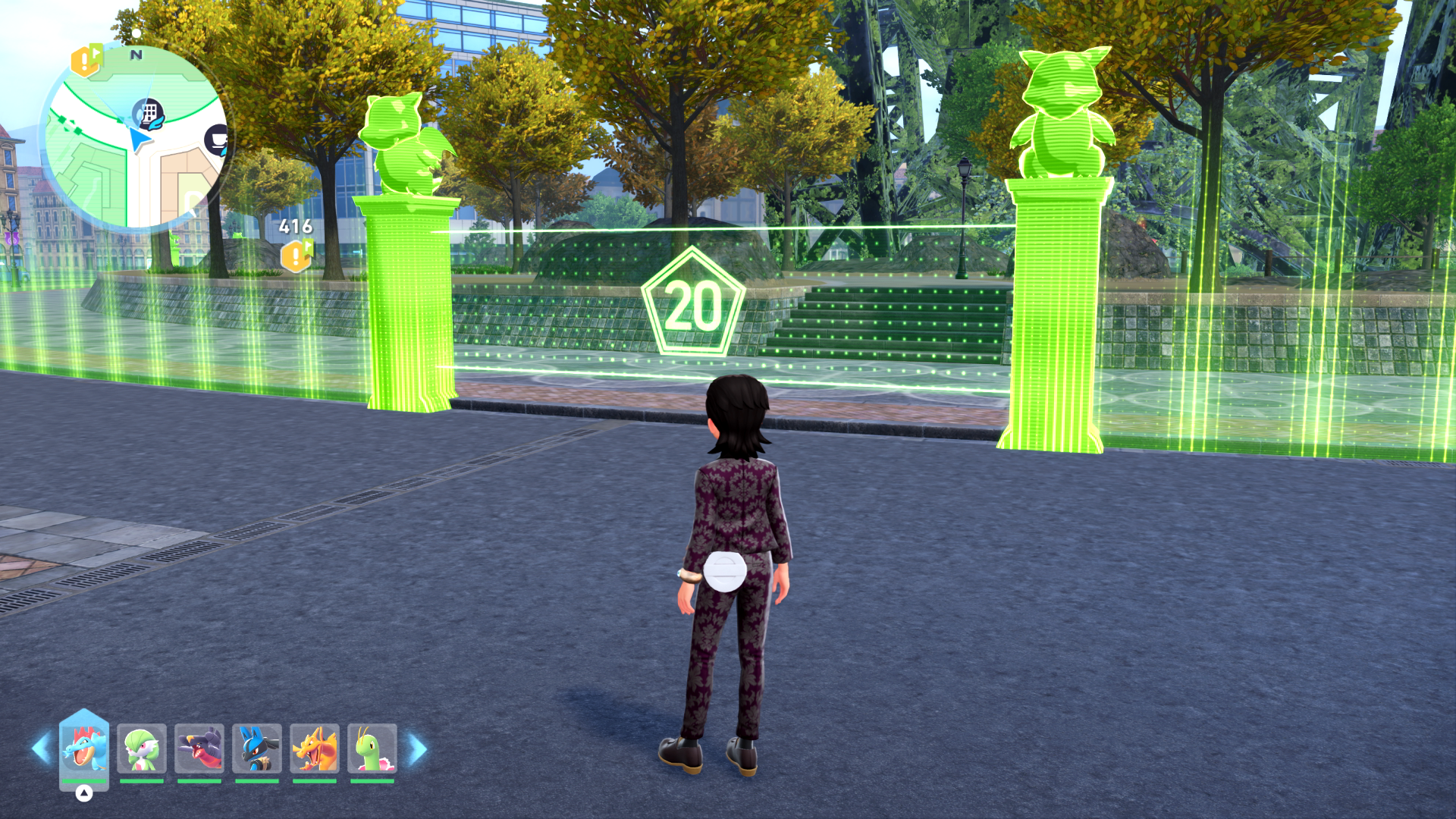Click the party bar's left arrow

[41, 748]
